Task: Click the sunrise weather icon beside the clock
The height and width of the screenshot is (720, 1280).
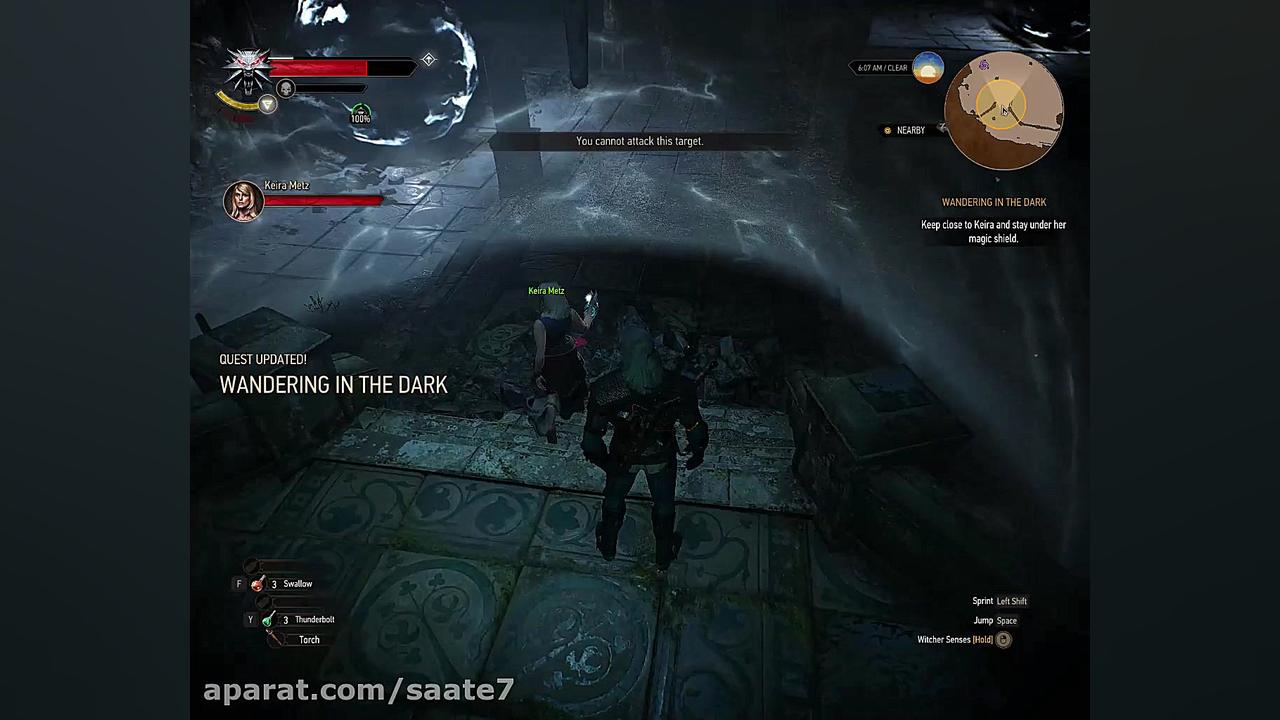Action: pos(926,67)
